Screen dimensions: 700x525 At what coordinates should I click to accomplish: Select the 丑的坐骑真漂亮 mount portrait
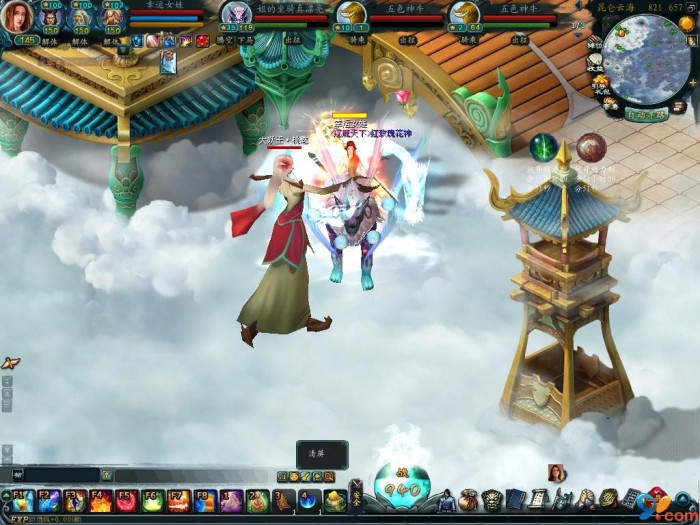click(x=236, y=14)
